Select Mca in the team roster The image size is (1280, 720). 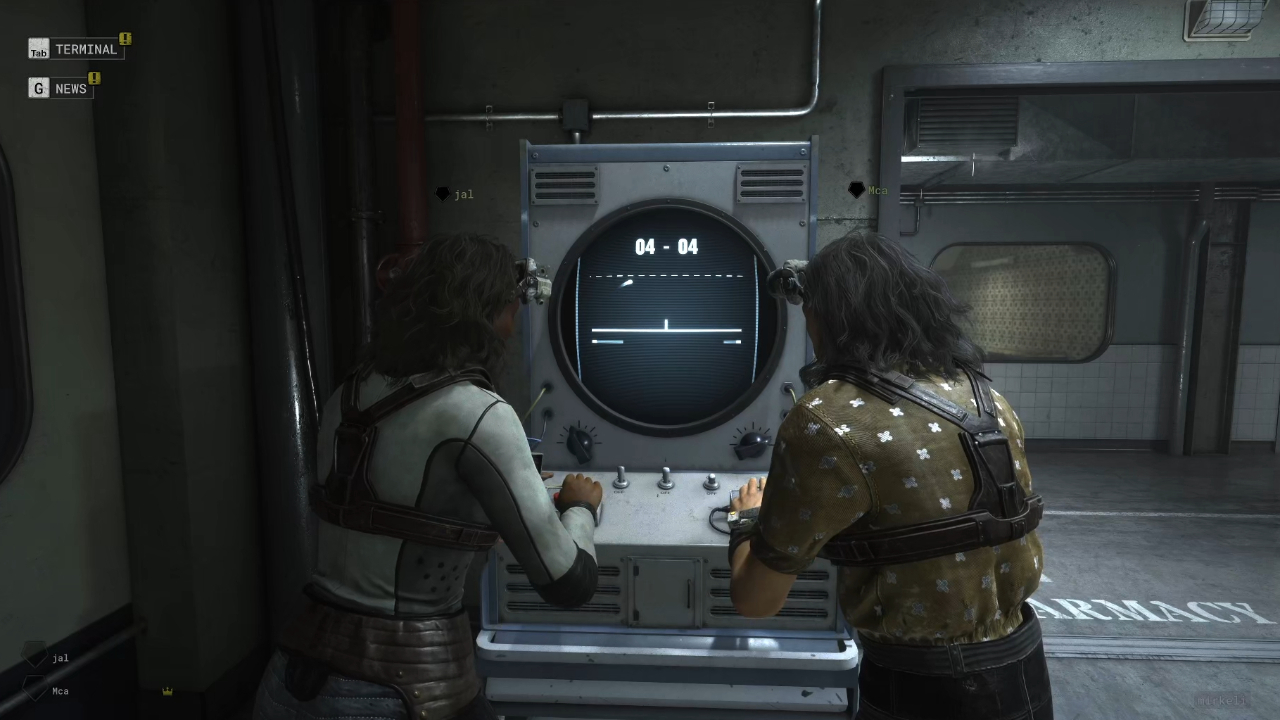coord(59,690)
